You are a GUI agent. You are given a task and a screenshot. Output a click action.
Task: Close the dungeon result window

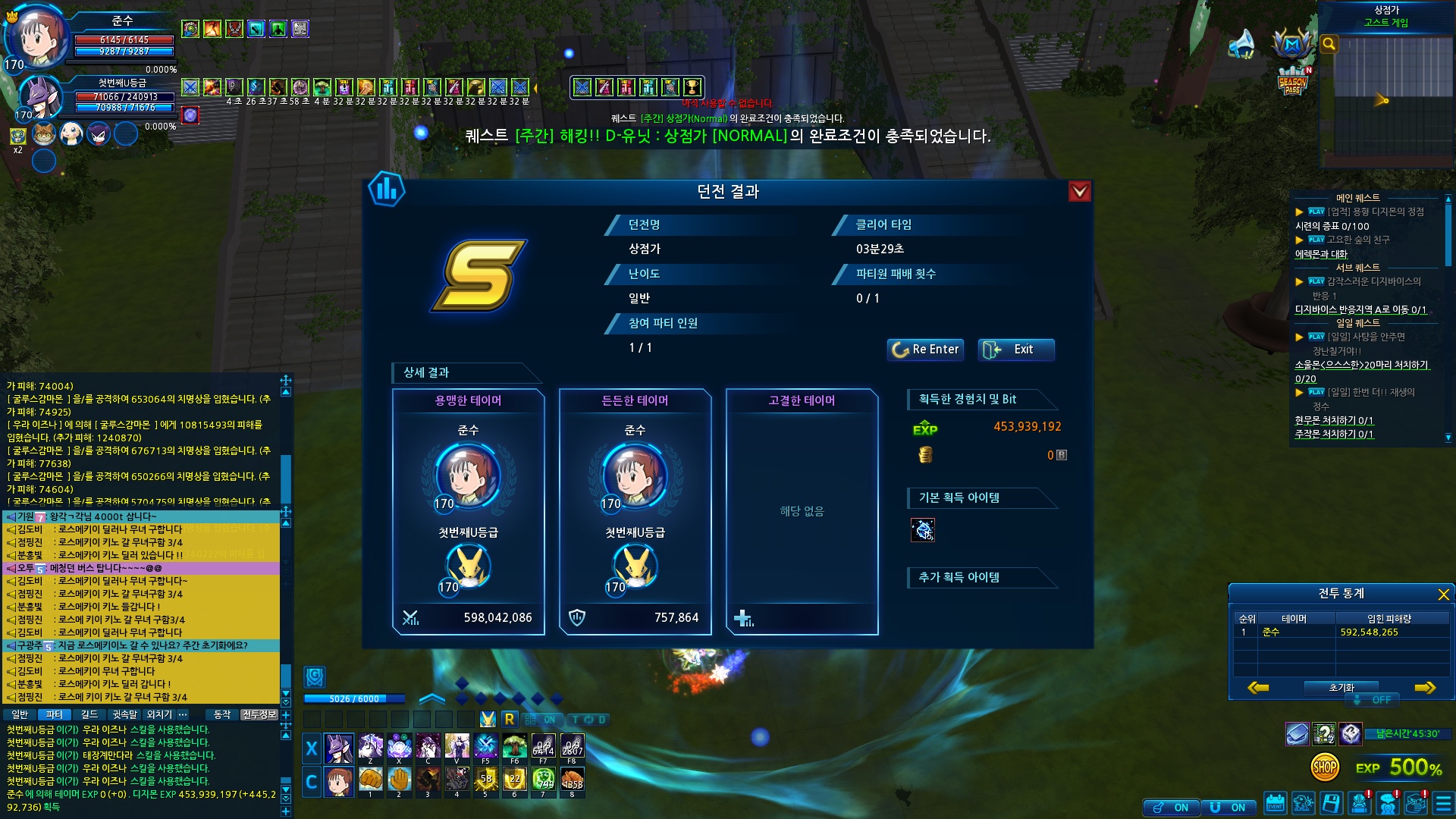click(x=1079, y=192)
